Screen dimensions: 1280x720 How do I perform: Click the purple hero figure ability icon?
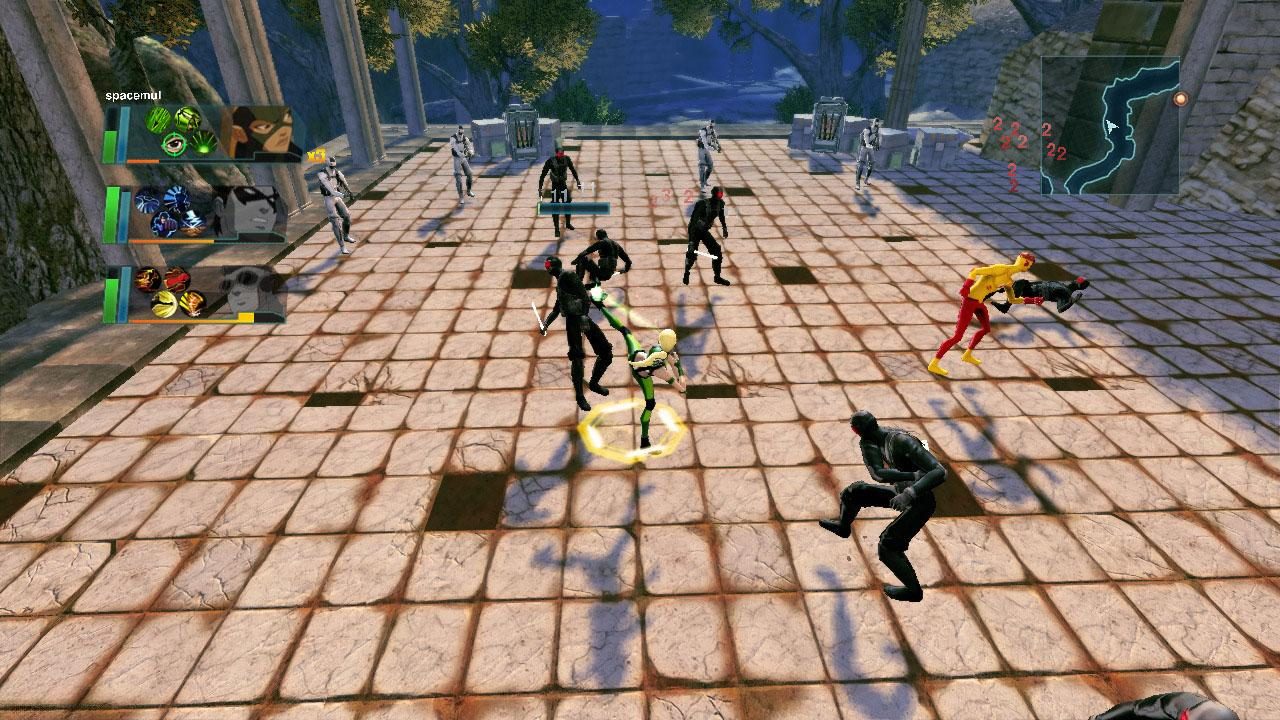(164, 222)
